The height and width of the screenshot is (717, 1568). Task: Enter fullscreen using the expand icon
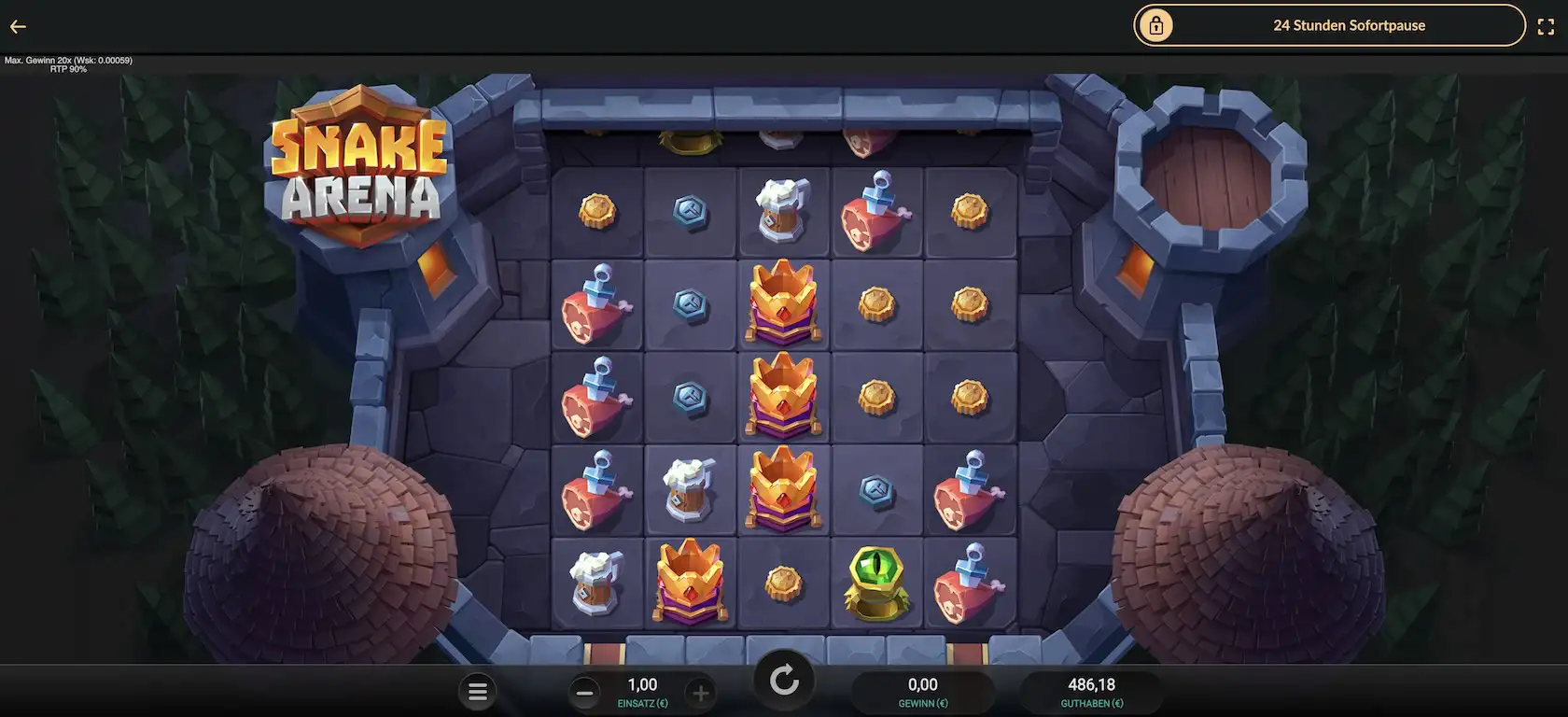tap(1547, 26)
